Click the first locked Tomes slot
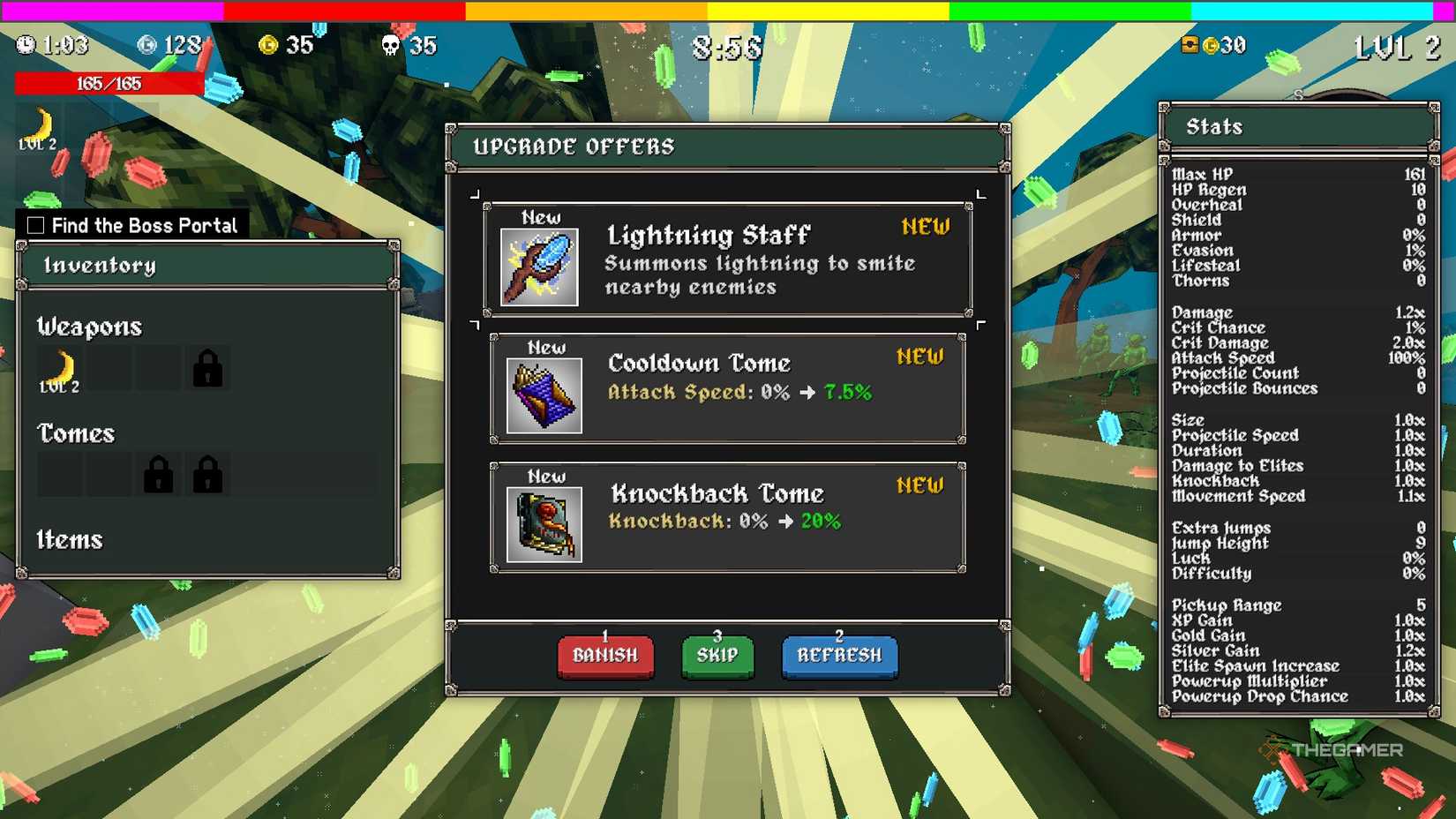Screen dimensions: 1456x819 pyautogui.click(x=157, y=474)
